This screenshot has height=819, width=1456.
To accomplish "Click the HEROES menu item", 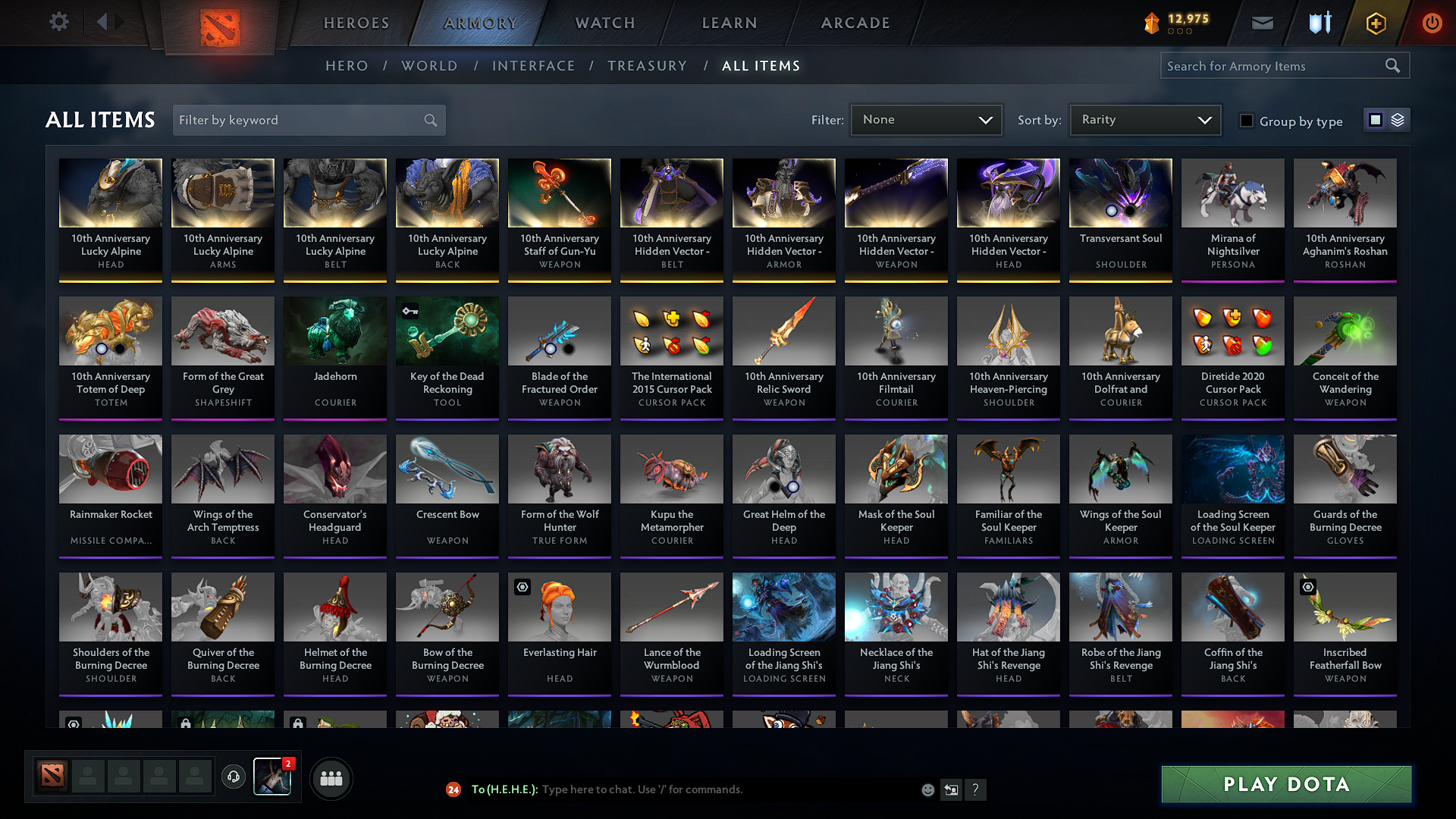I will click(356, 23).
